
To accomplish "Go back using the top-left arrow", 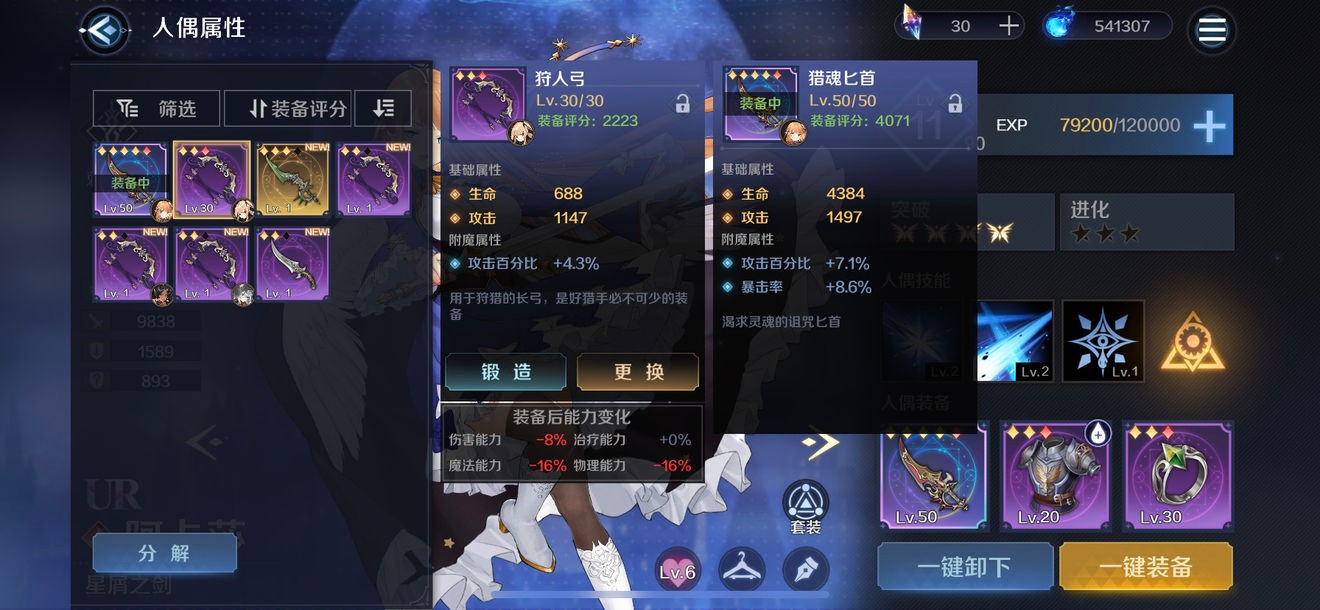I will point(104,31).
